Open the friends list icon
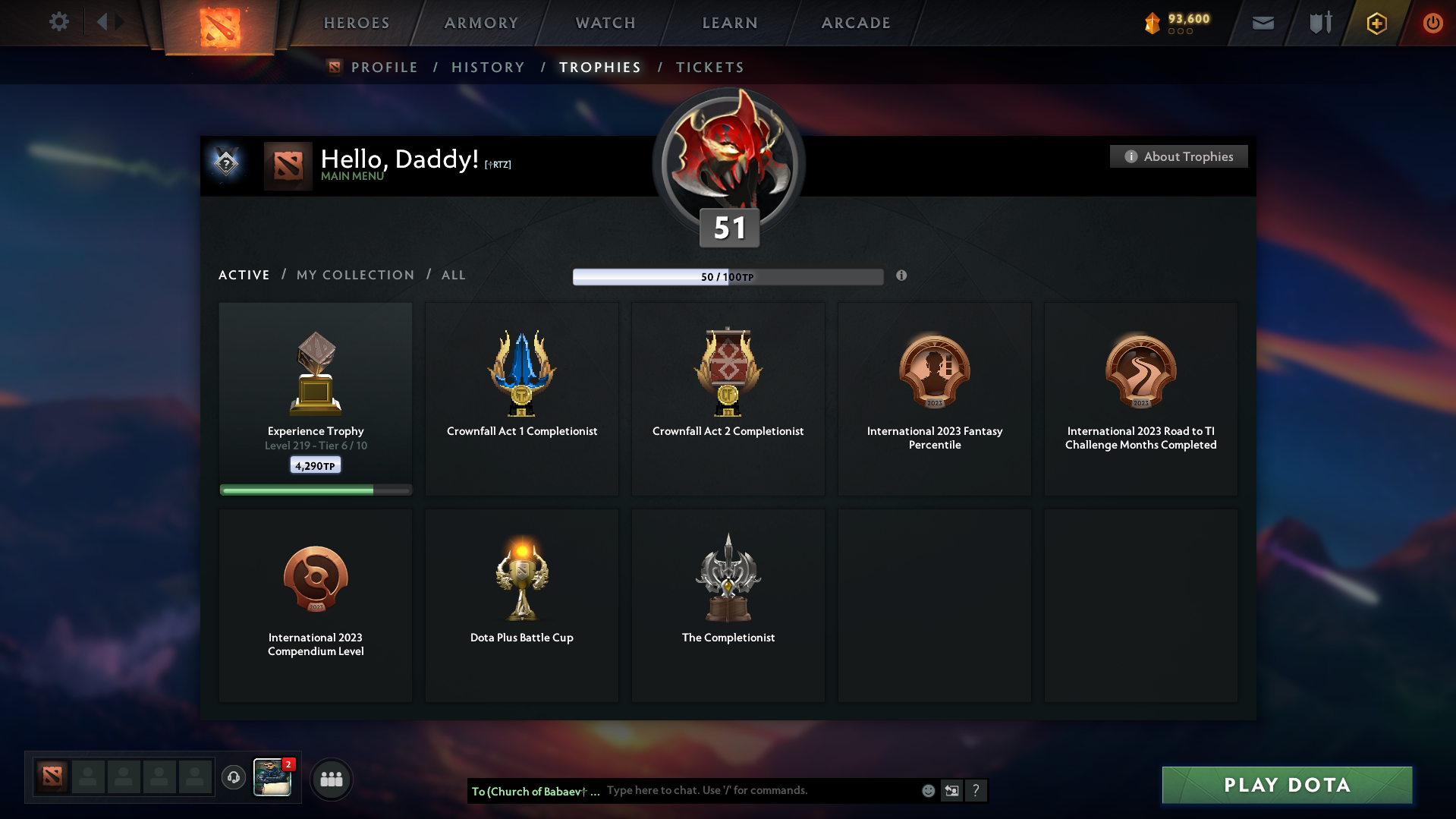 tap(331, 778)
